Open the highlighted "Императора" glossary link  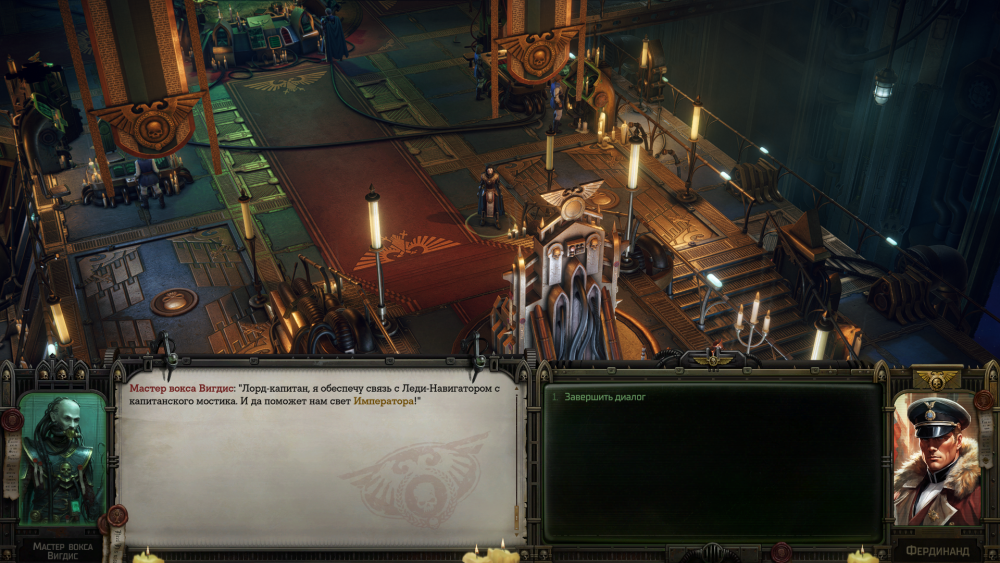(x=382, y=401)
